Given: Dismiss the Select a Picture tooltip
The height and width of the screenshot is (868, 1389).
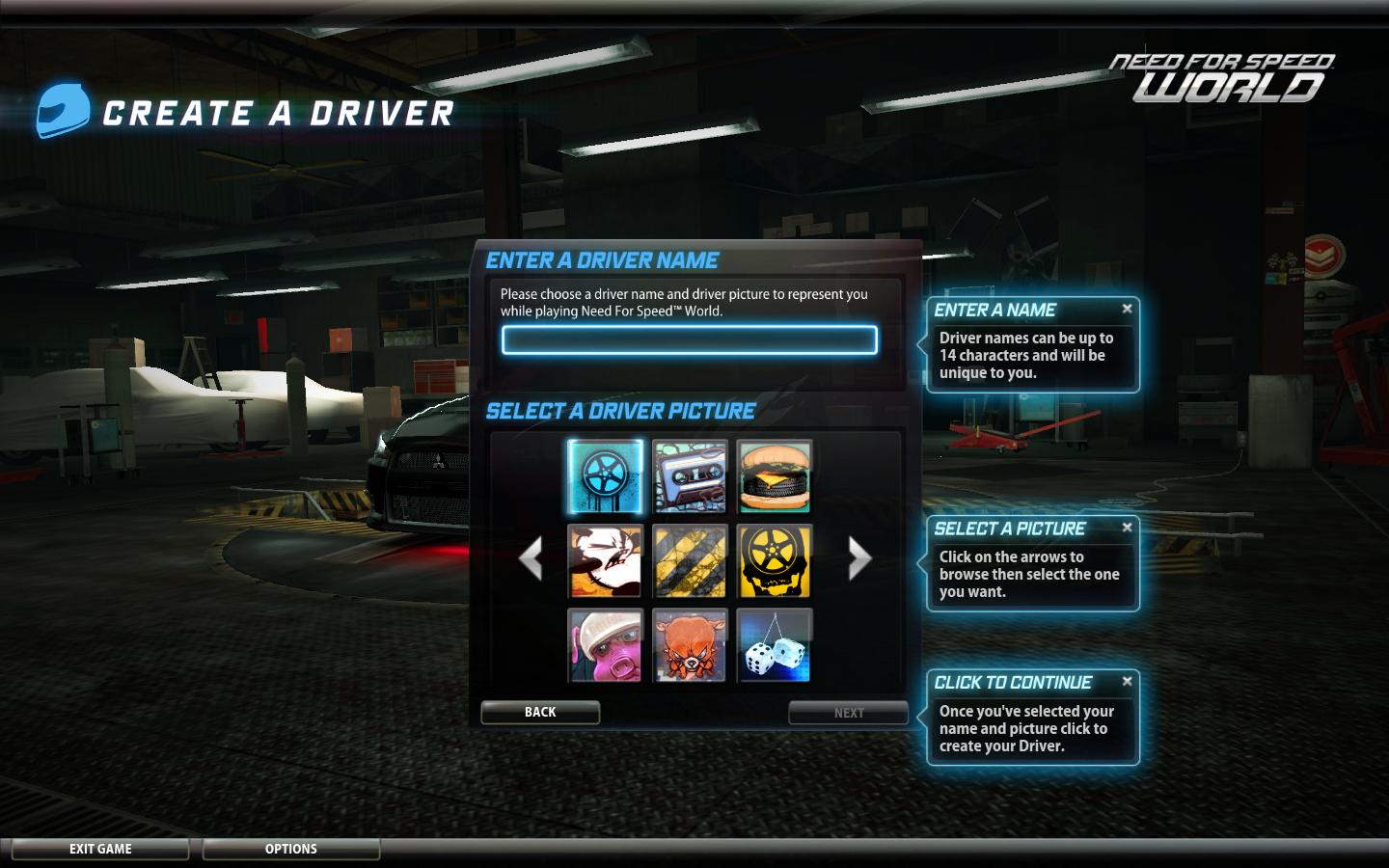Looking at the screenshot, I should [x=1127, y=528].
